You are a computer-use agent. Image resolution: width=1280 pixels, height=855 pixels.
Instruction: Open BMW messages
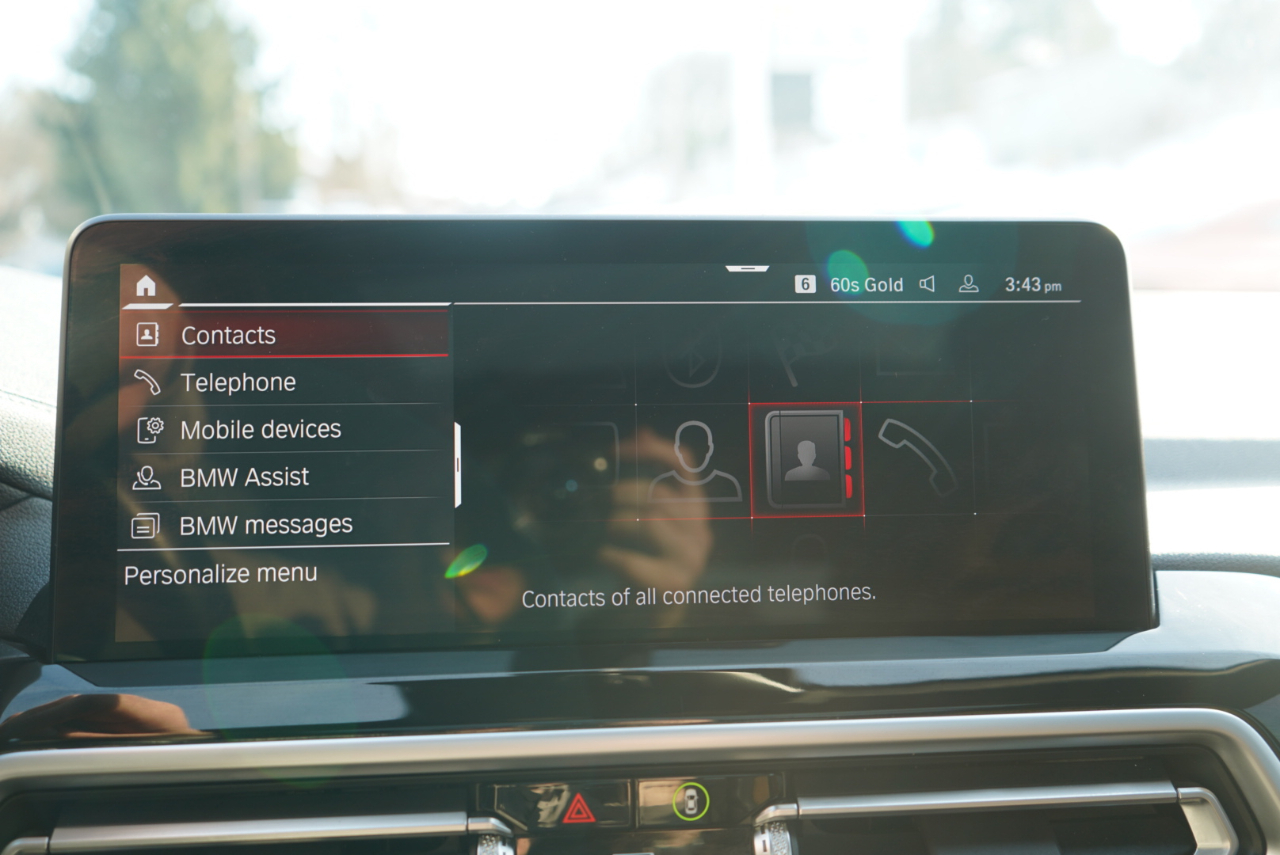coord(265,525)
